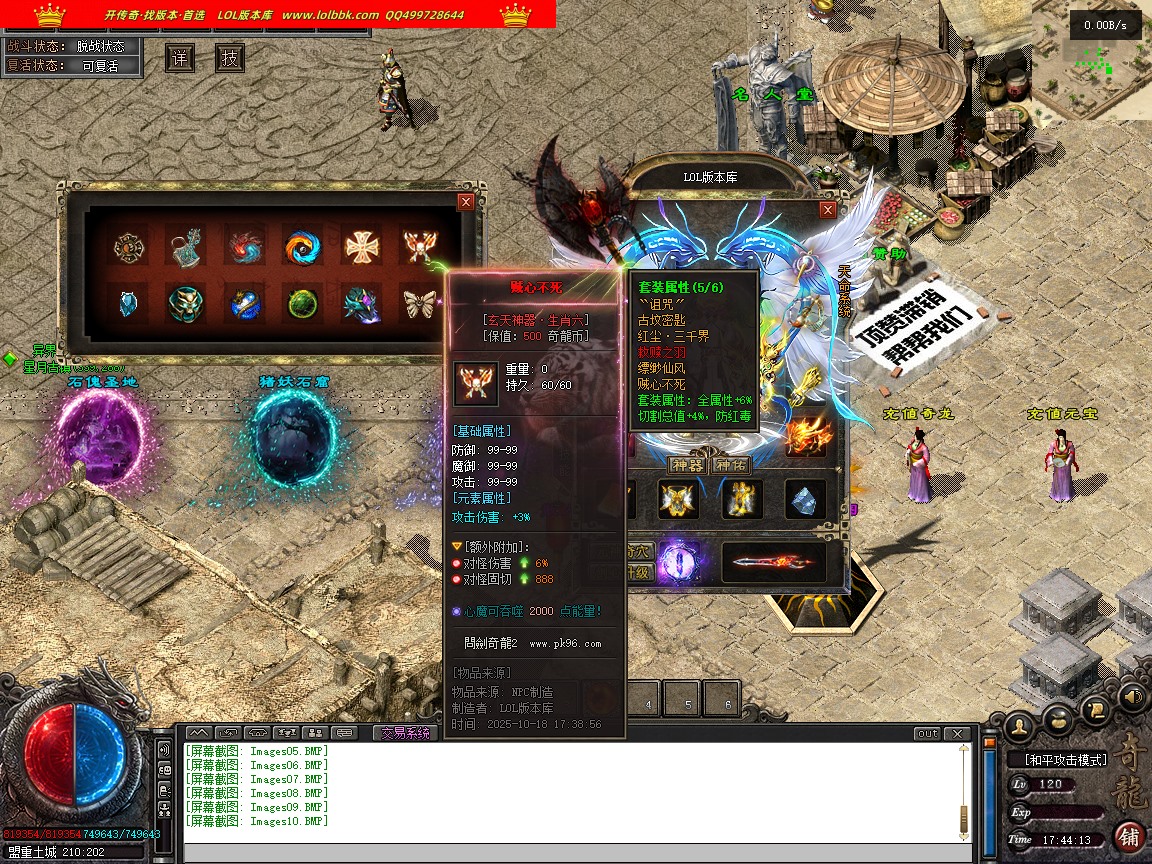Click the 详 details button
Viewport: 1152px width, 864px height.
[x=180, y=58]
